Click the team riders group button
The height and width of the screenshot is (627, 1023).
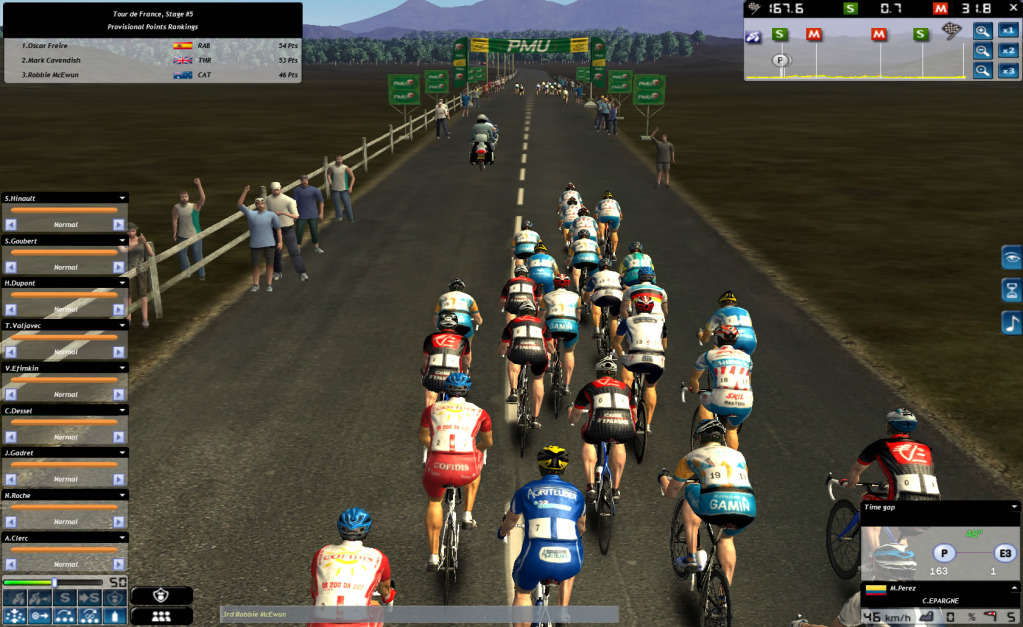[161, 616]
